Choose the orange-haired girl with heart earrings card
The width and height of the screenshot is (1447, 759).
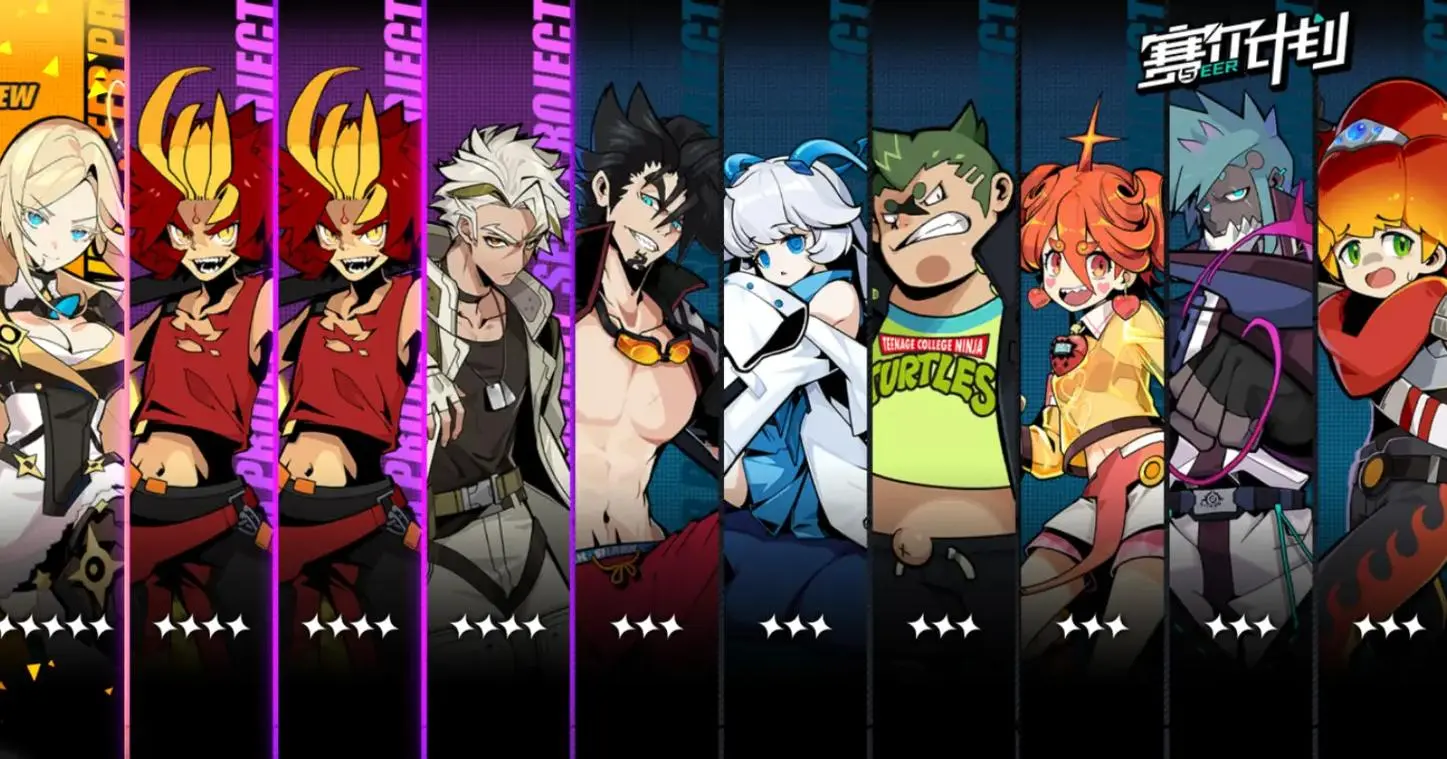[x=1092, y=380]
